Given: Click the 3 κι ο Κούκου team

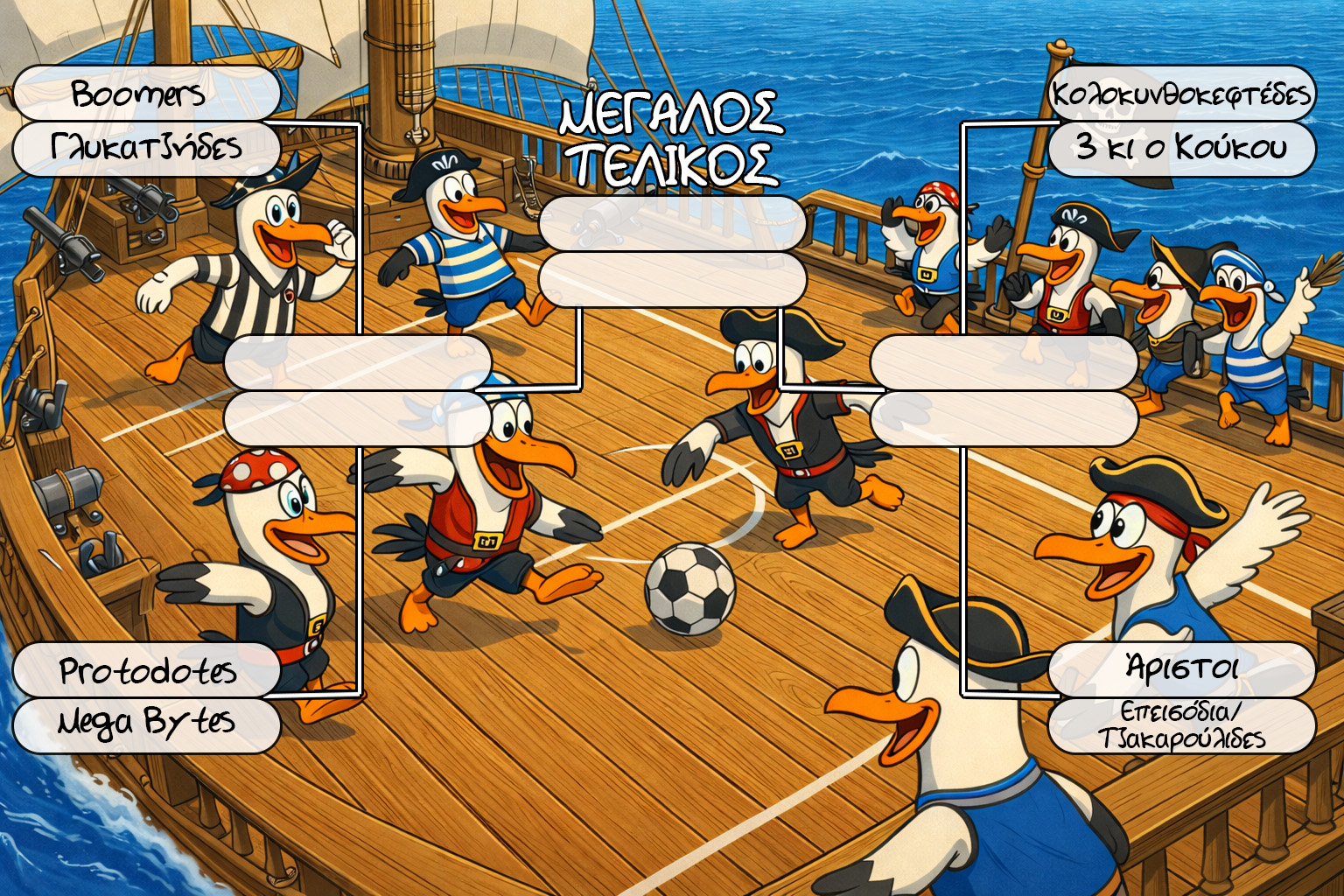Looking at the screenshot, I should [1181, 148].
